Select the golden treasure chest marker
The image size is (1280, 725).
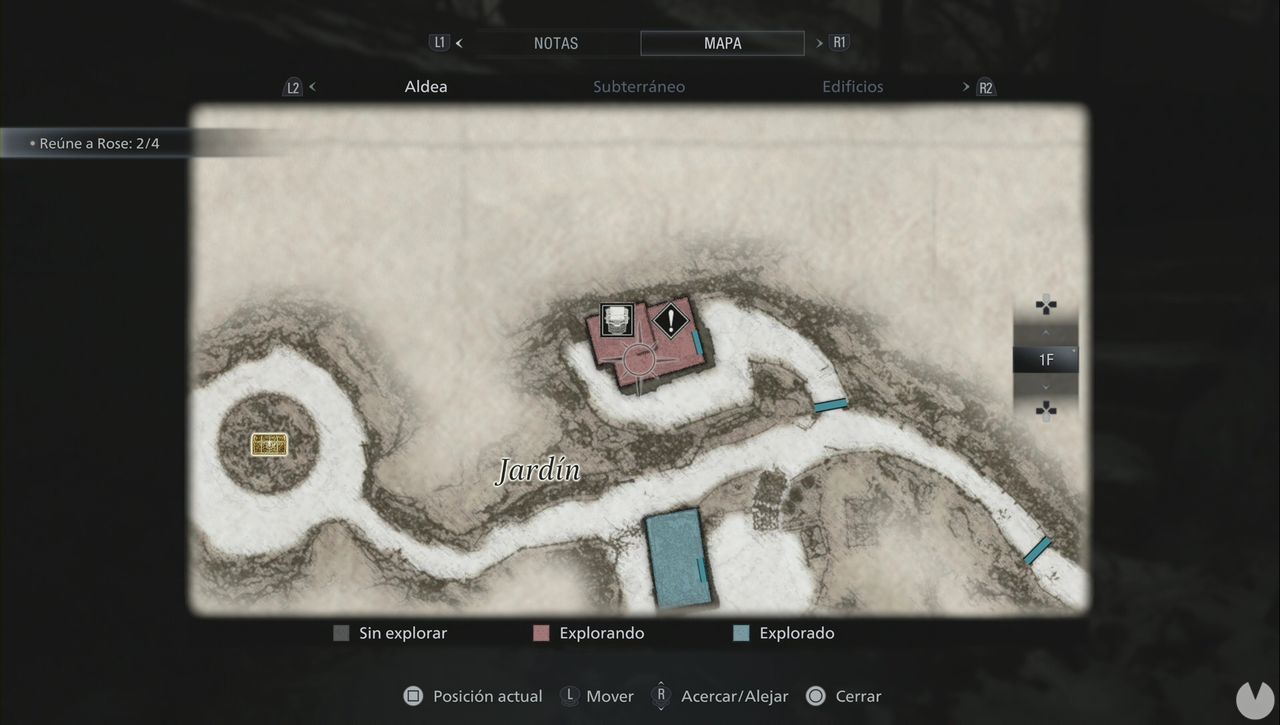(269, 445)
